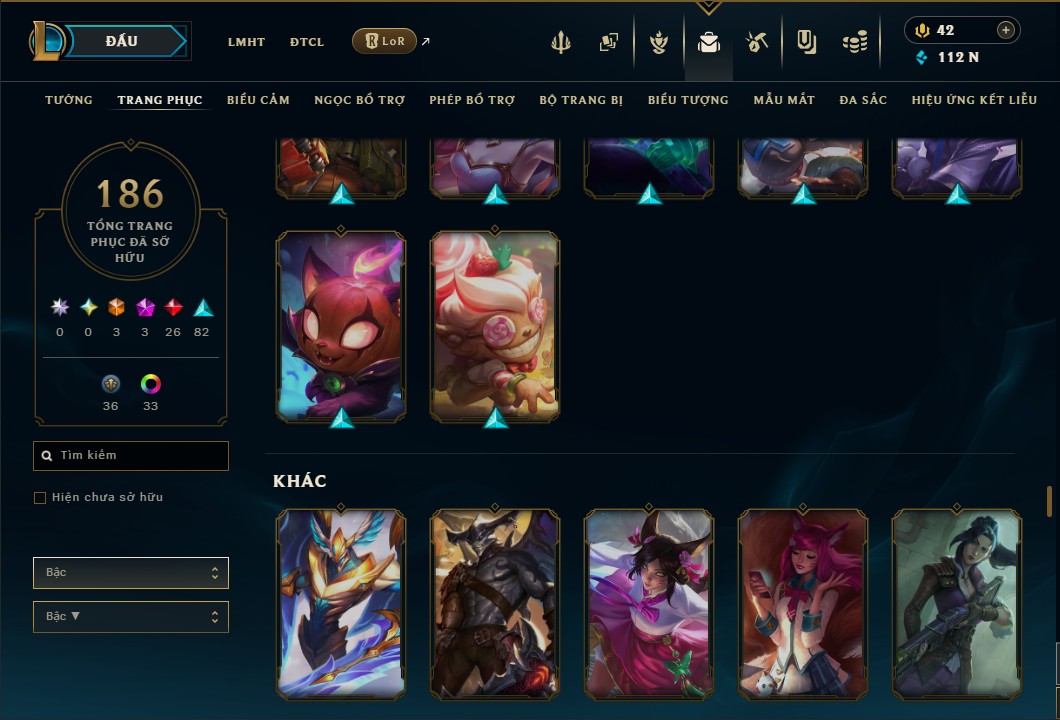Click the Tìm kiếm search field
1060x720 pixels.
(131, 456)
